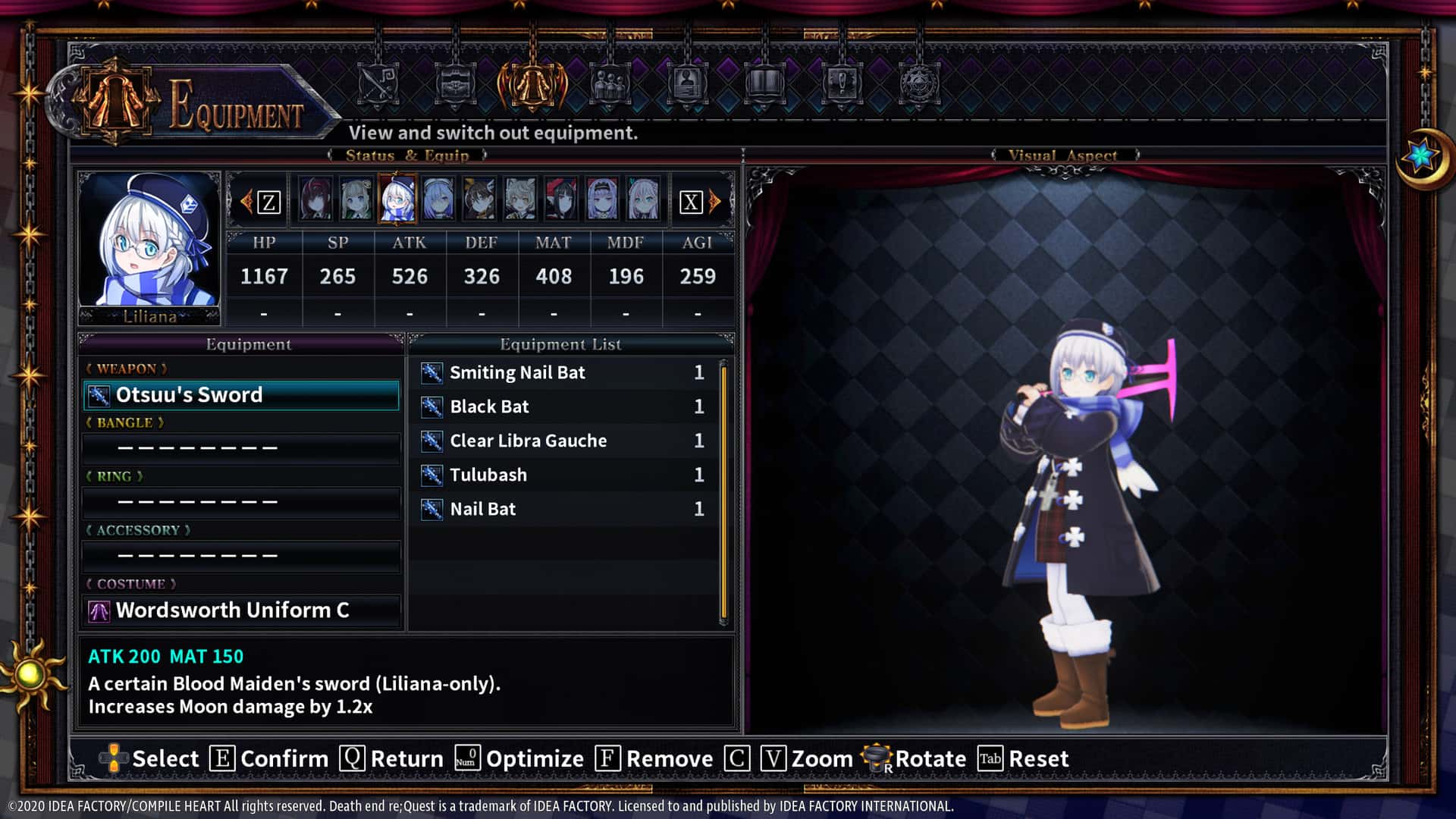Open the exclamation mark quest menu icon
The width and height of the screenshot is (1456, 819).
(x=842, y=83)
